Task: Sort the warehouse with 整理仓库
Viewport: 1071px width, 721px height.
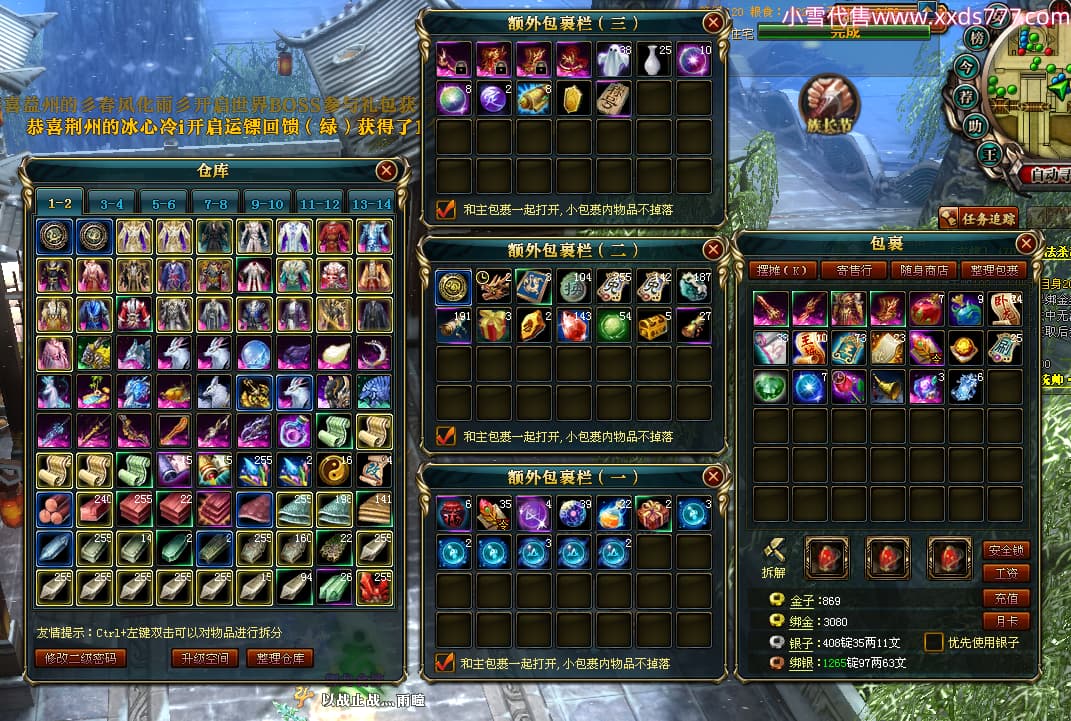Action: click(284, 658)
